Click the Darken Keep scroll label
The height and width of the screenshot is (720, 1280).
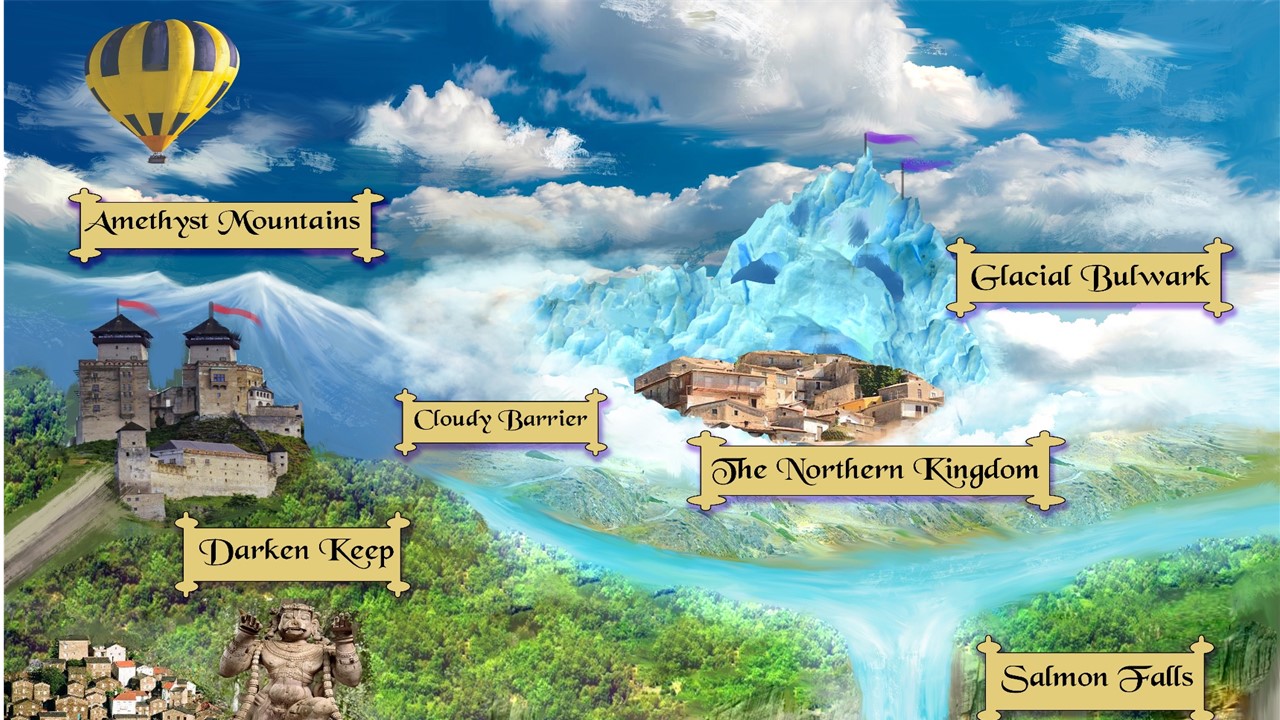295,553
